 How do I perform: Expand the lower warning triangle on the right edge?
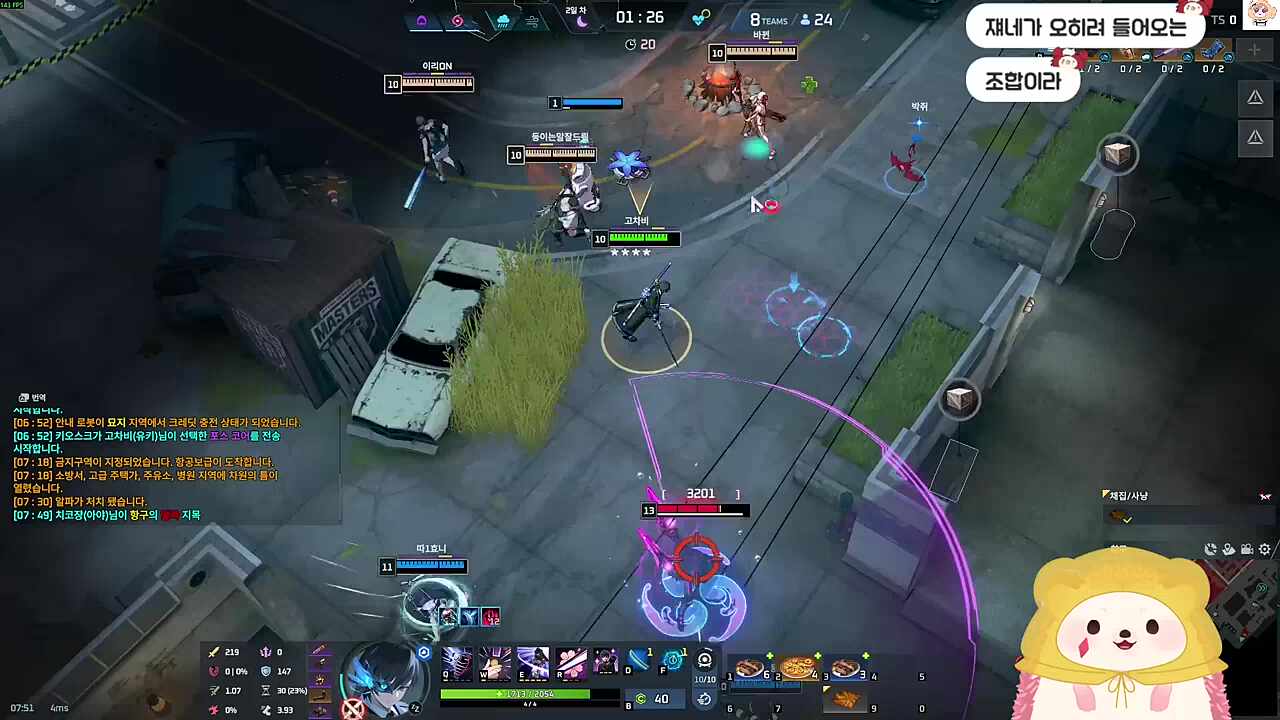click(x=1255, y=137)
